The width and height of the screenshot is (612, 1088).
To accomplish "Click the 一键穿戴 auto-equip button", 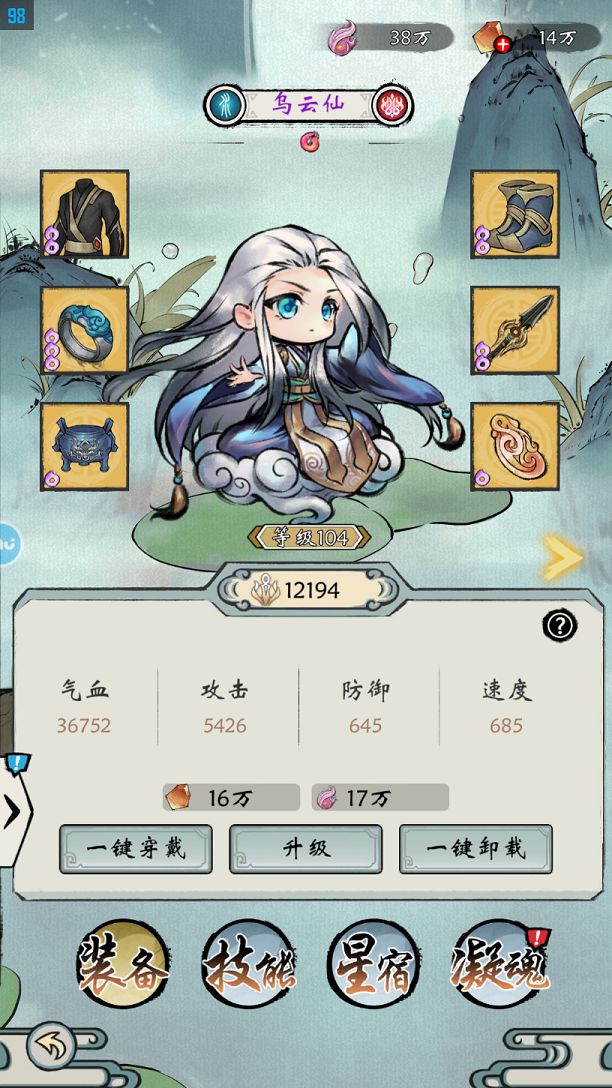I will pos(136,849).
